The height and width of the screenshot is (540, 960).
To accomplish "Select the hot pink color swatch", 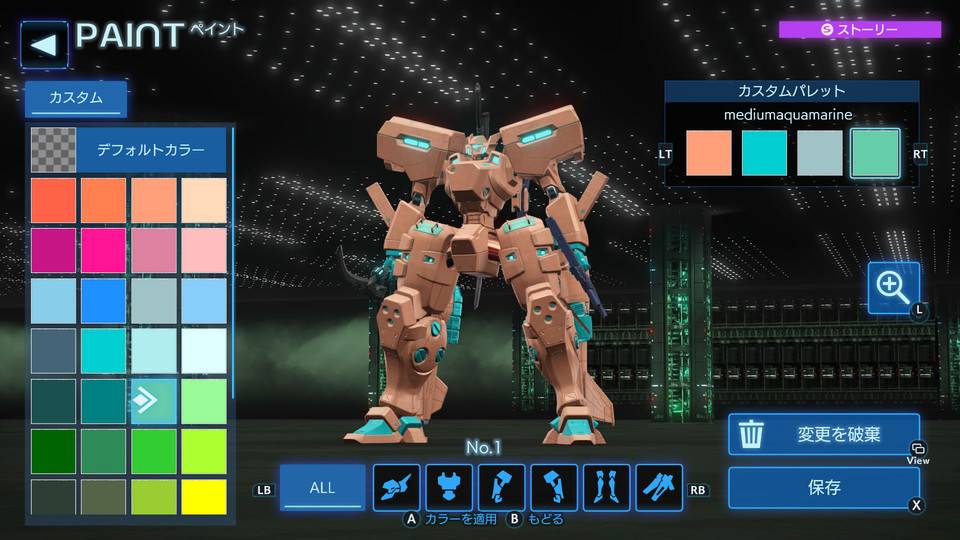I will tap(103, 250).
